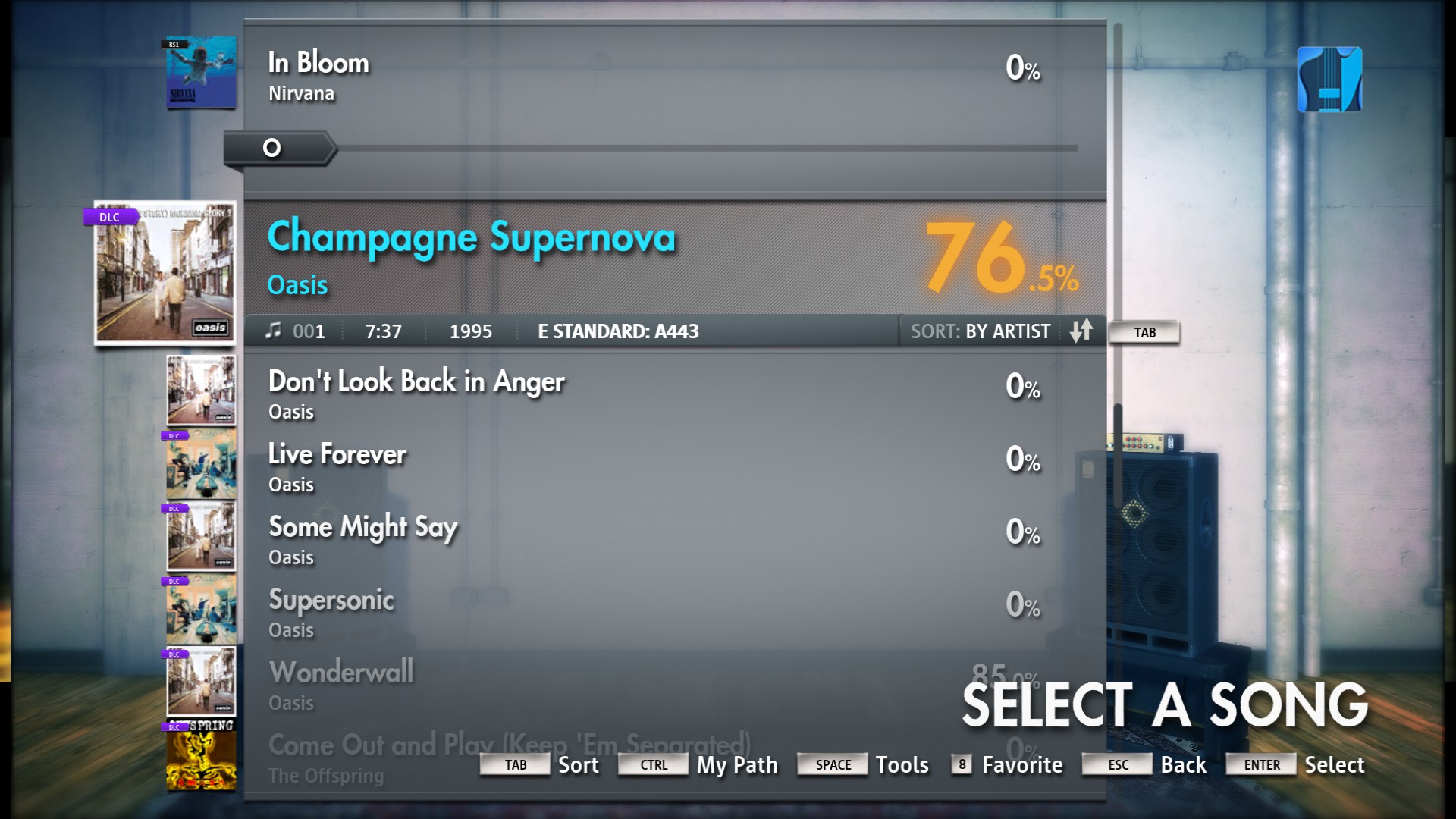Viewport: 1456px width, 819px height.
Task: Click the Definitely Maybe album cover for Supersonic
Action: pyautogui.click(x=200, y=608)
